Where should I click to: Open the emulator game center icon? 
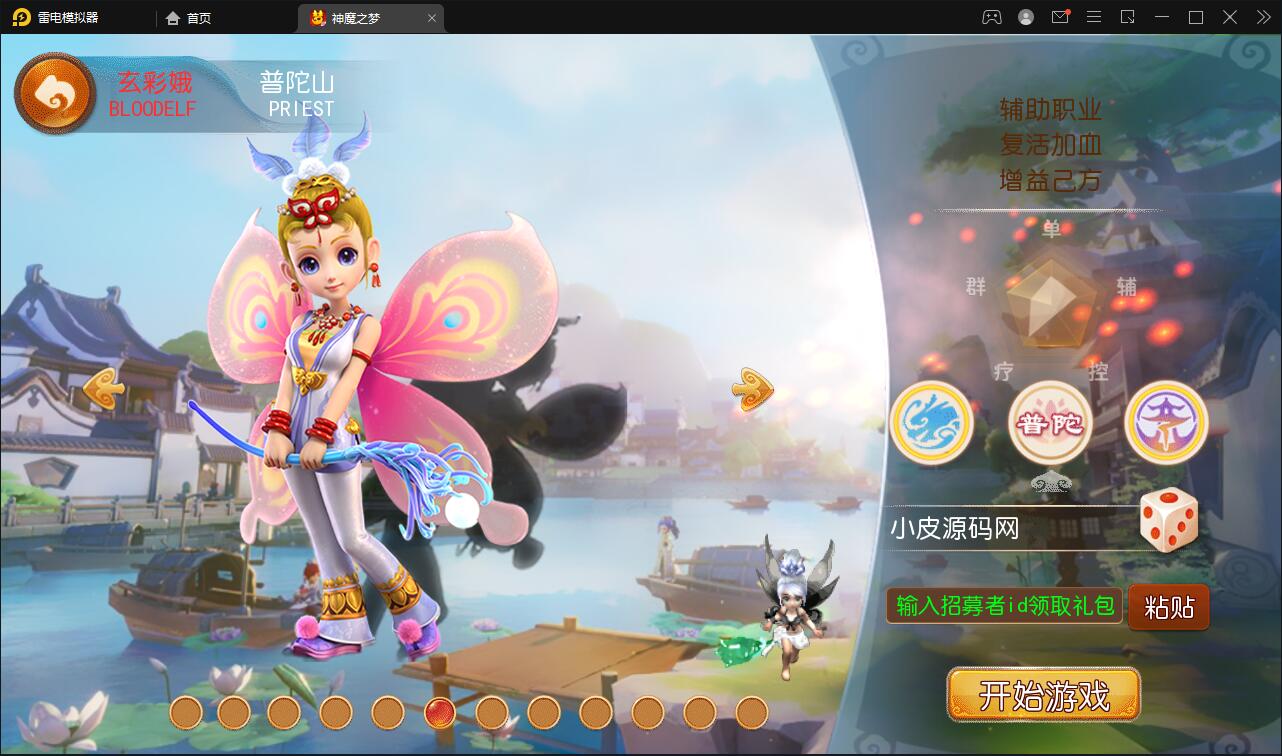click(990, 17)
